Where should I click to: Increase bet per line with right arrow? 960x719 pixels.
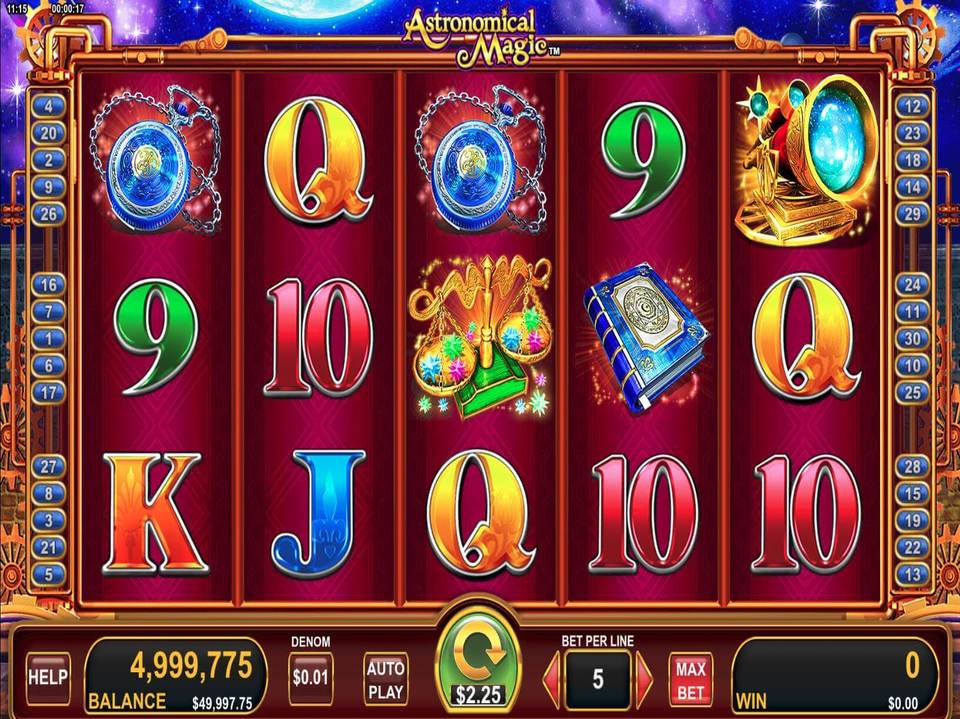coord(644,679)
